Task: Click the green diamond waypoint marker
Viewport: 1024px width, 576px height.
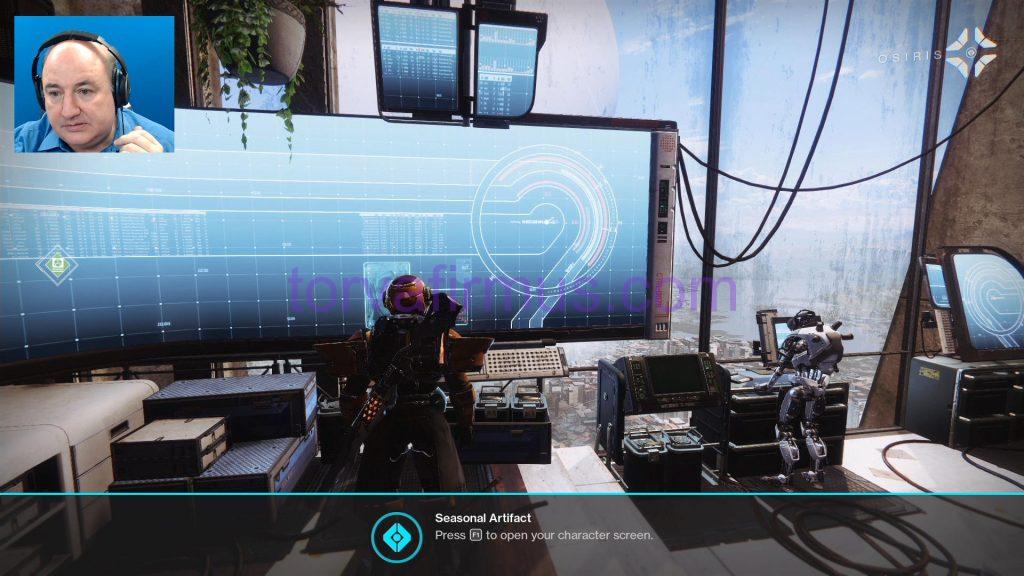Action: 57,265
